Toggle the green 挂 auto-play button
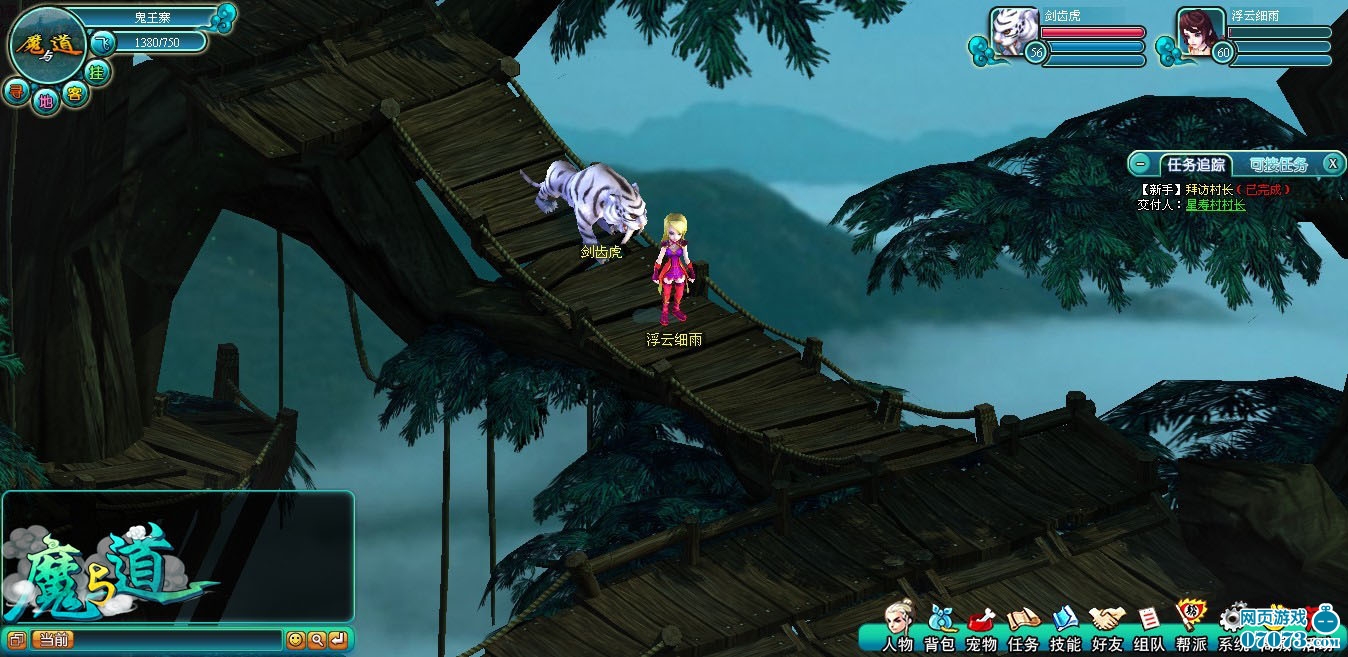Screen dimensions: 1348x657 tap(97, 71)
